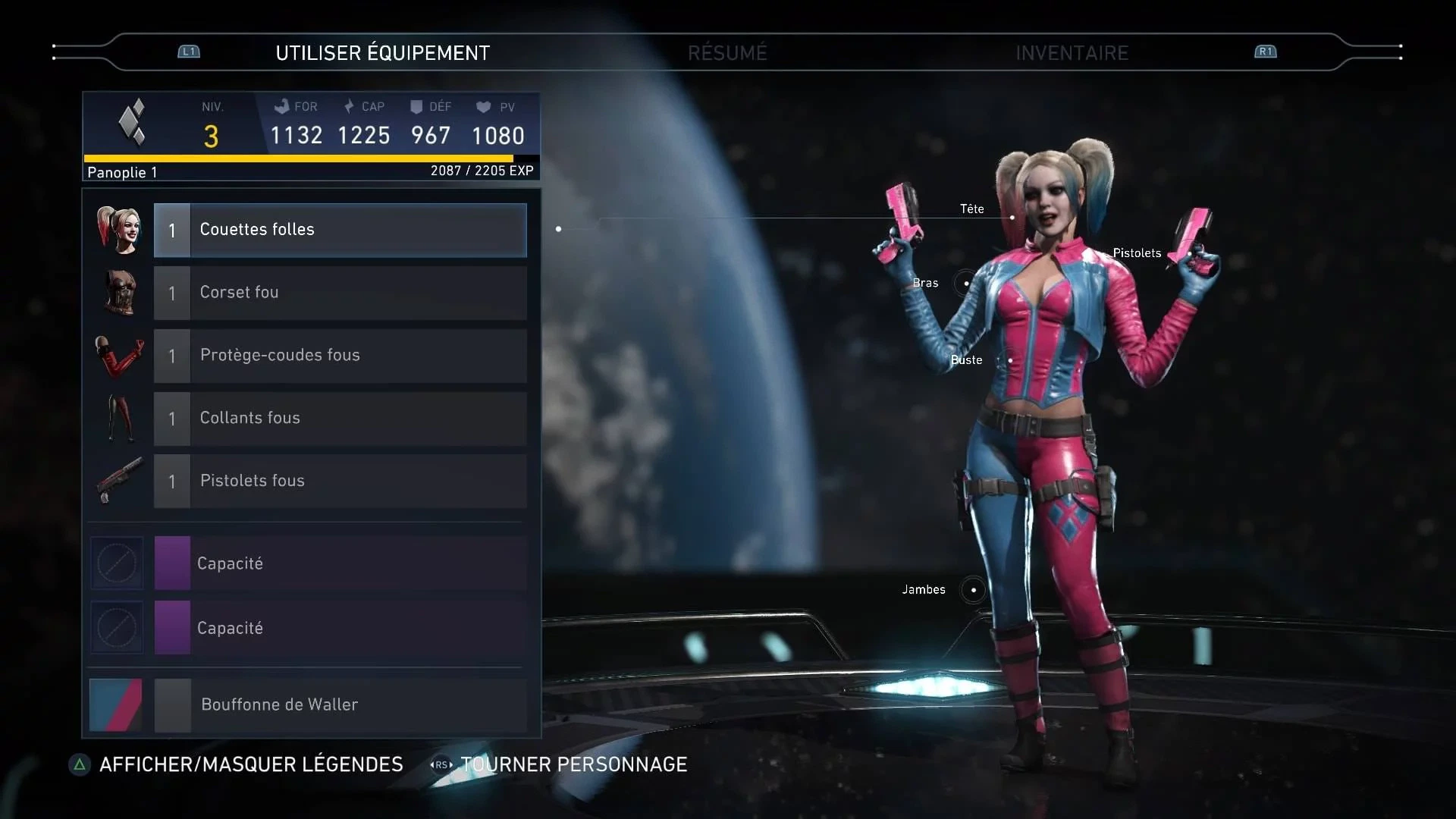Click the FOR strength stat icon
This screenshot has width=1456, height=819.
(282, 106)
